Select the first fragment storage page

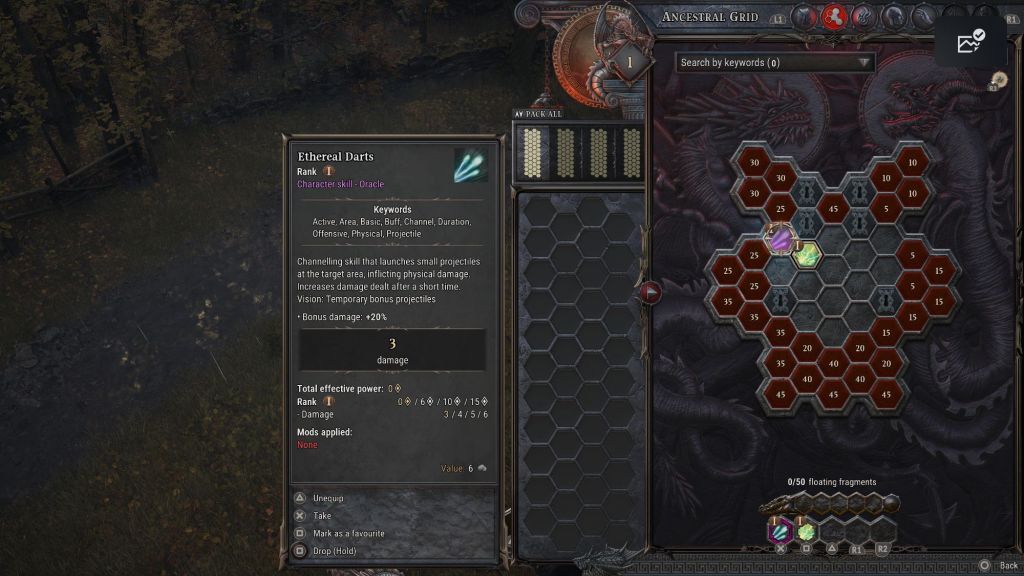[x=532, y=152]
